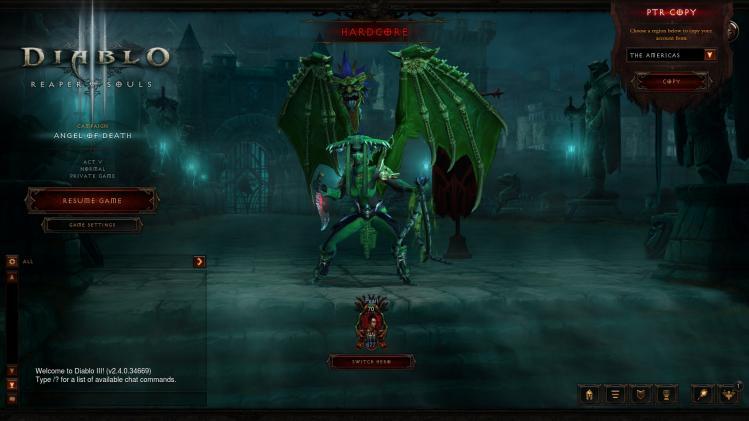
Task: Open the shield-shaped icon in bottom bar
Action: (x=640, y=394)
